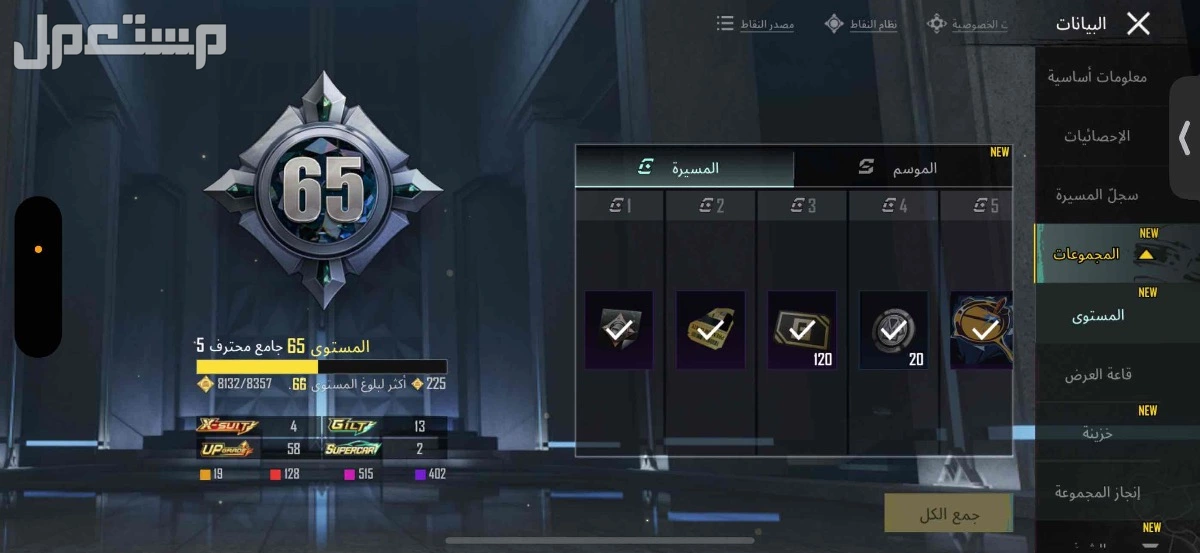Close the البيانات screen with the X
The image size is (1200, 553).
(1138, 24)
